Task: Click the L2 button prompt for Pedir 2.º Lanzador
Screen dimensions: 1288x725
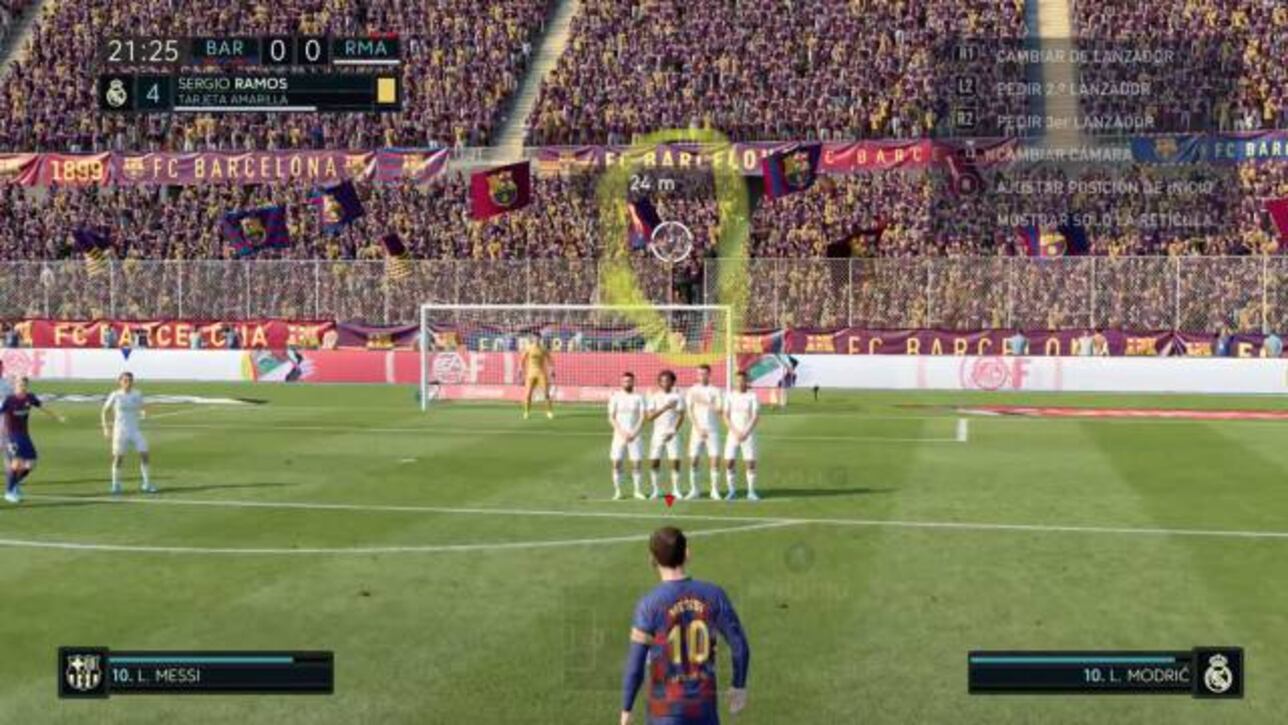Action: coord(967,88)
